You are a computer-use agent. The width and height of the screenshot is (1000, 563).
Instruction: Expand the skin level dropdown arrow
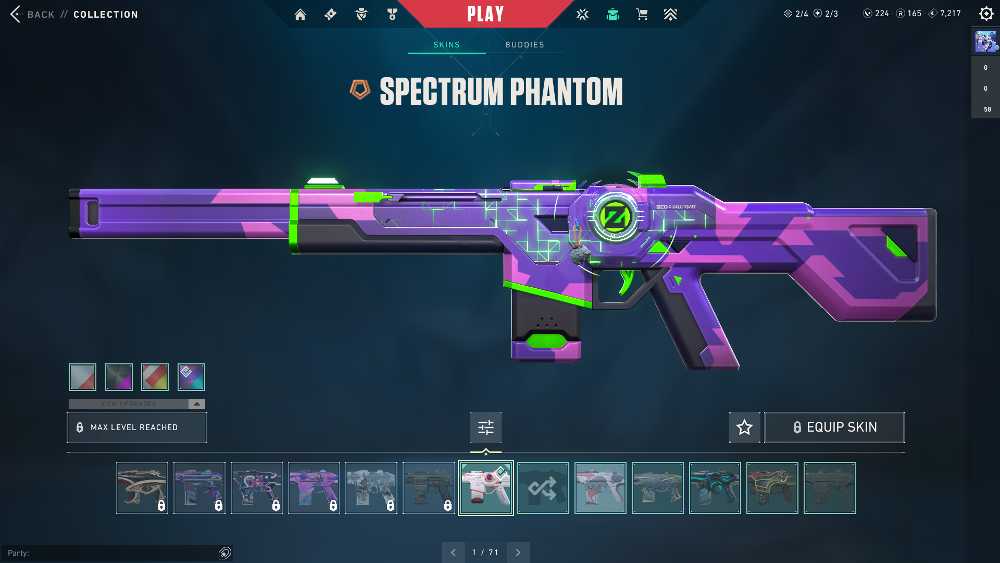pyautogui.click(x=196, y=404)
